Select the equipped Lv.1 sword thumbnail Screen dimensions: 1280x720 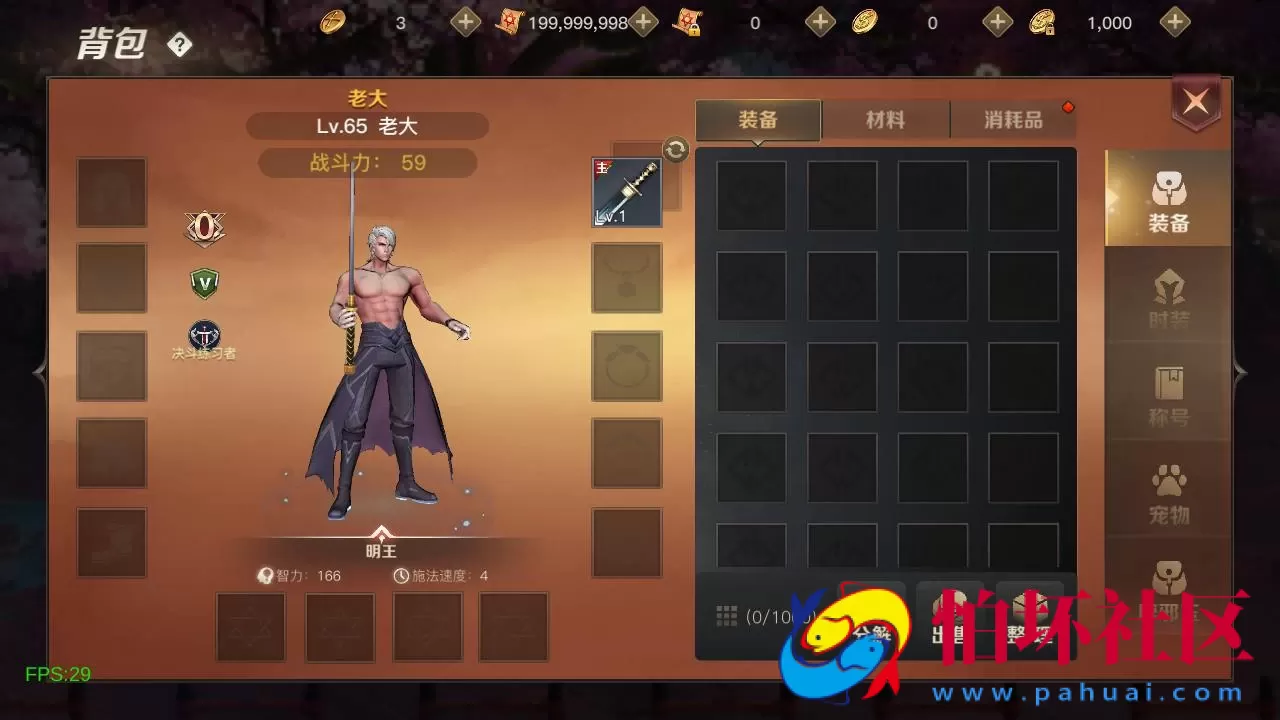(x=626, y=191)
